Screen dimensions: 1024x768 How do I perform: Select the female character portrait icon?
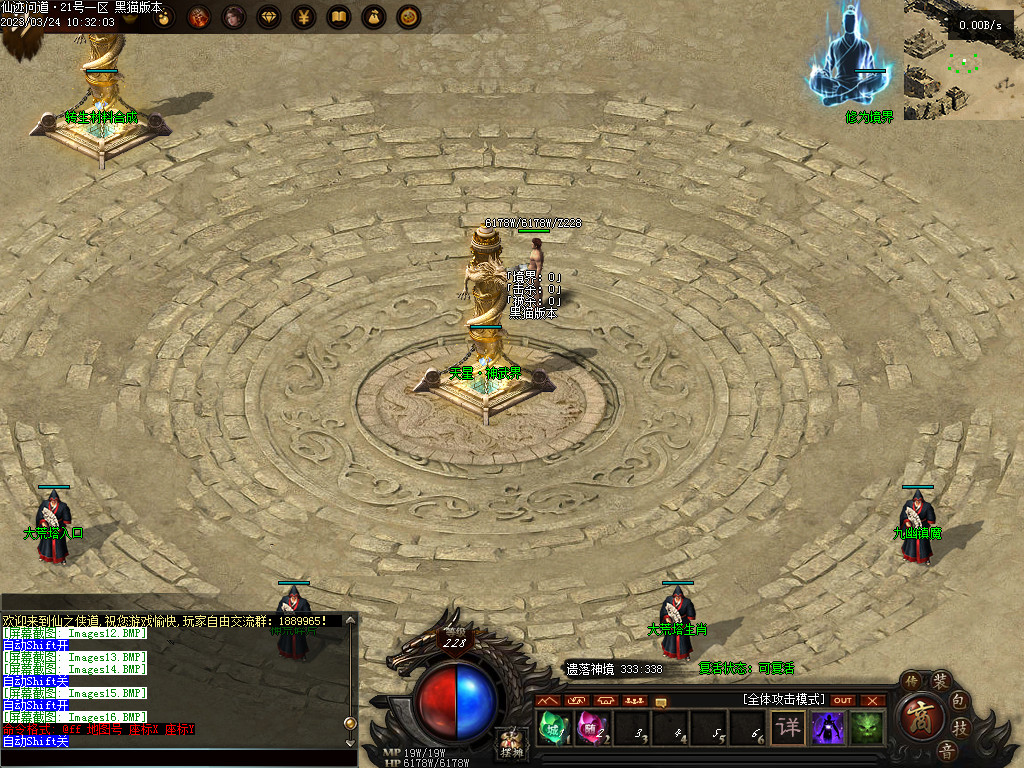234,17
